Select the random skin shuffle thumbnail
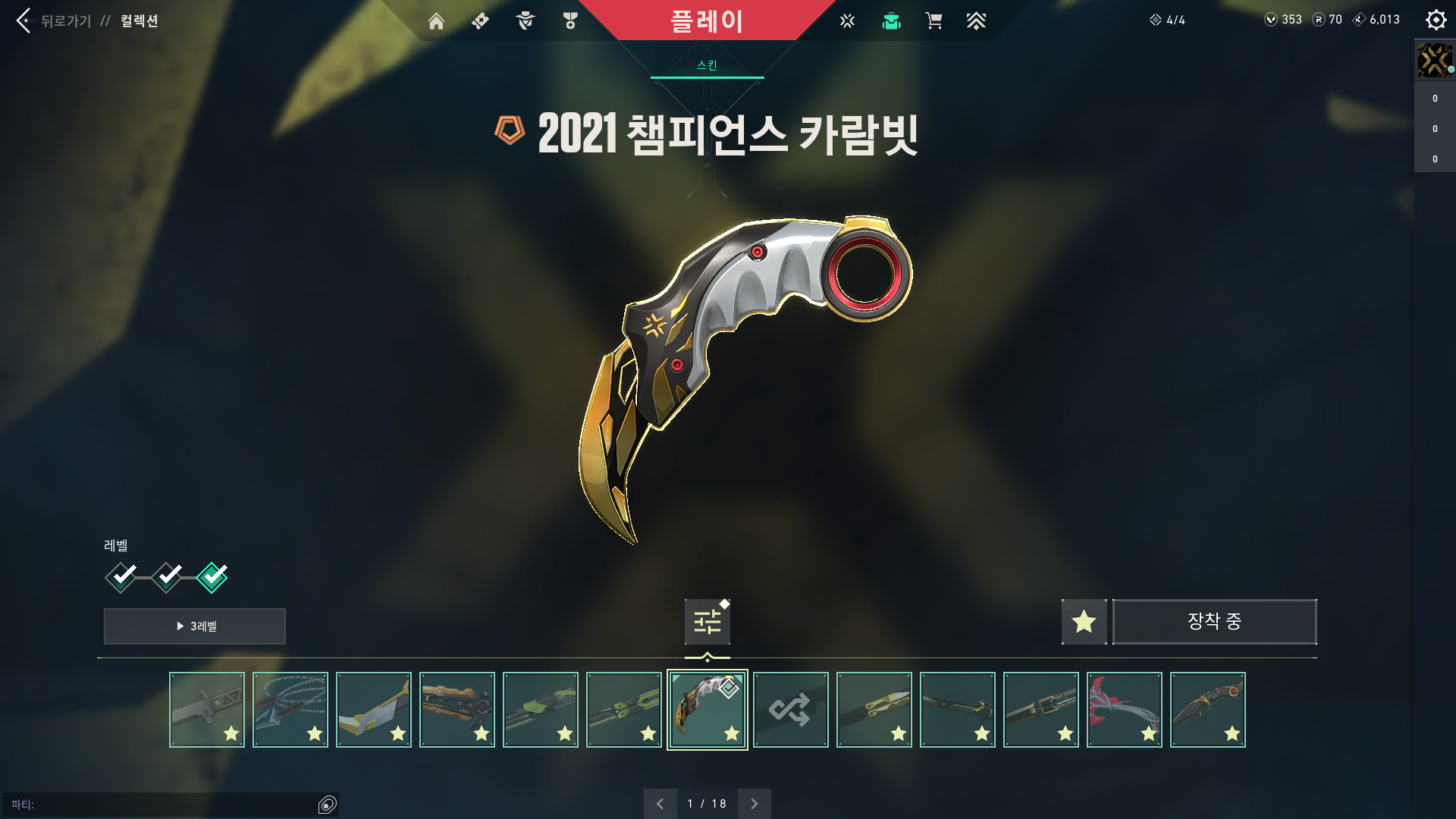This screenshot has width=1456, height=819. pyautogui.click(x=790, y=709)
